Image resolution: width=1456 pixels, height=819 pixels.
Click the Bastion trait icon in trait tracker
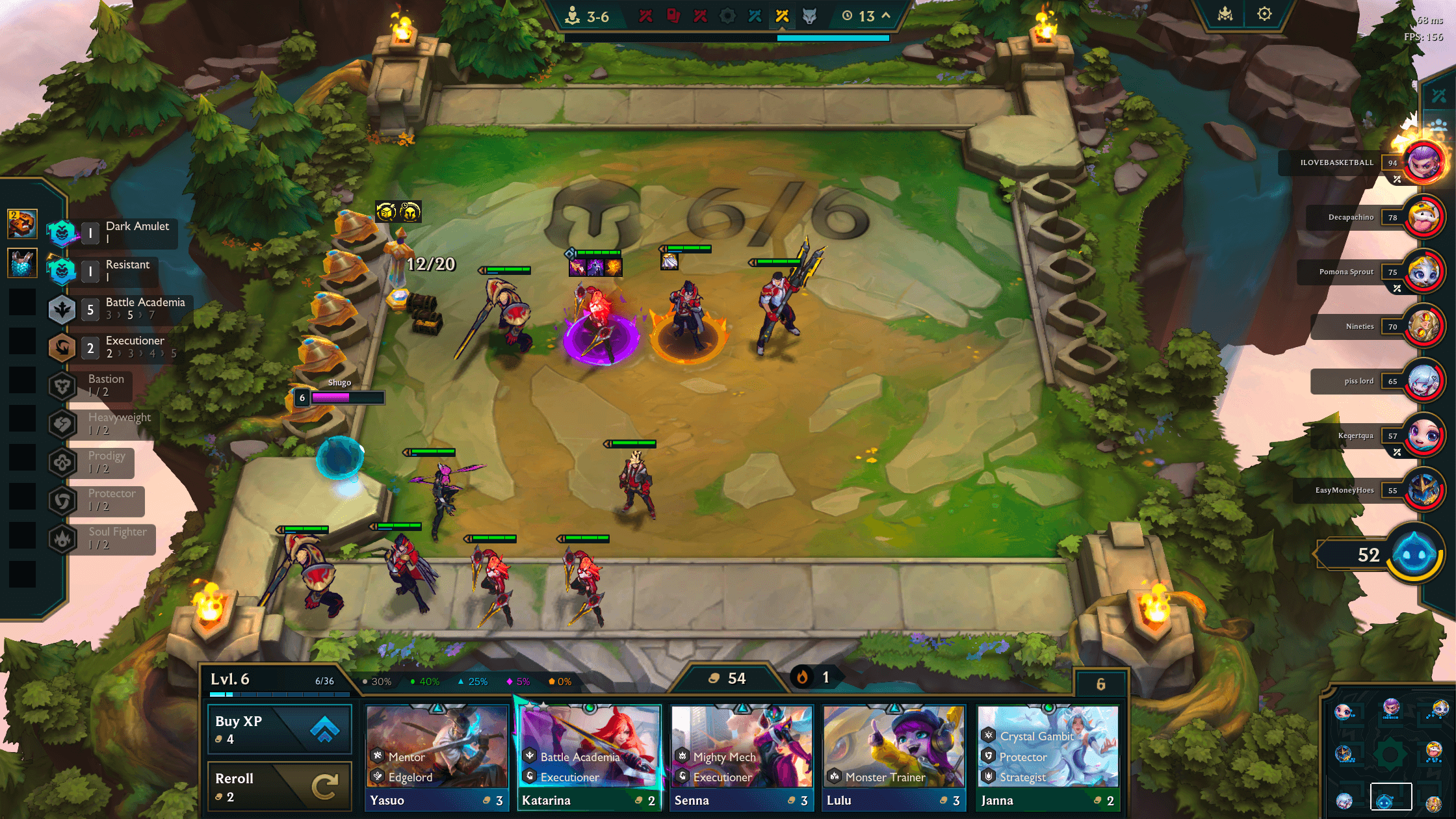[62, 386]
